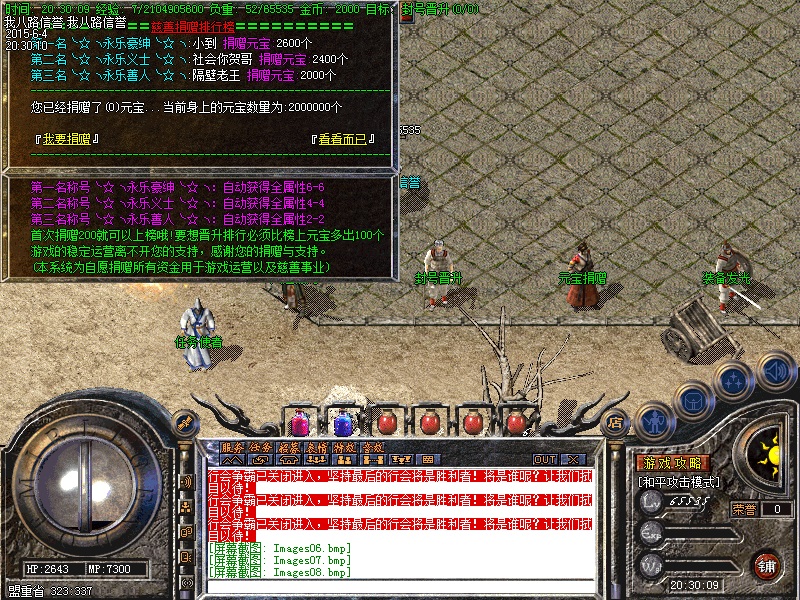Close the chat panel with X
Viewport: 800px width, 600px height.
[x=572, y=459]
